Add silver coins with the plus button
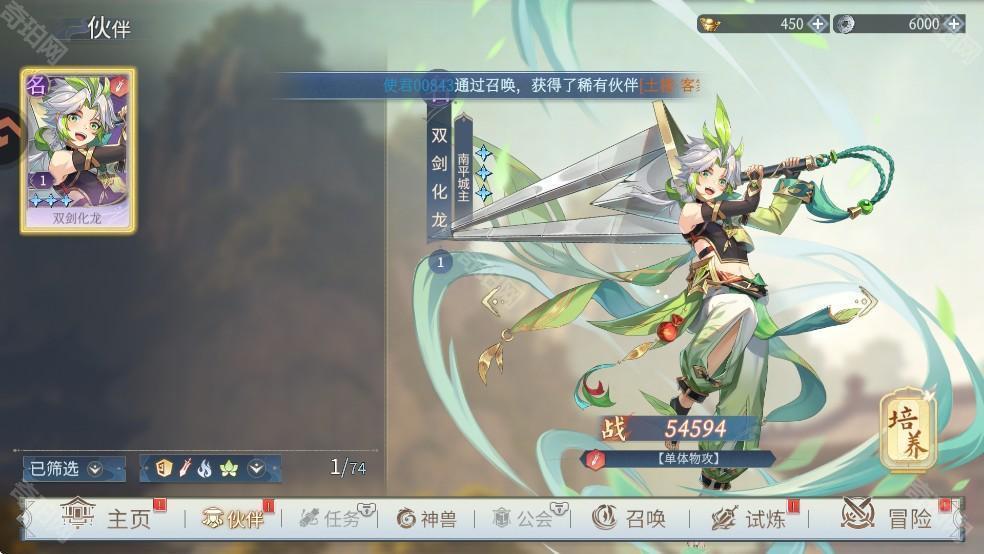Image resolution: width=984 pixels, height=554 pixels. coord(953,23)
